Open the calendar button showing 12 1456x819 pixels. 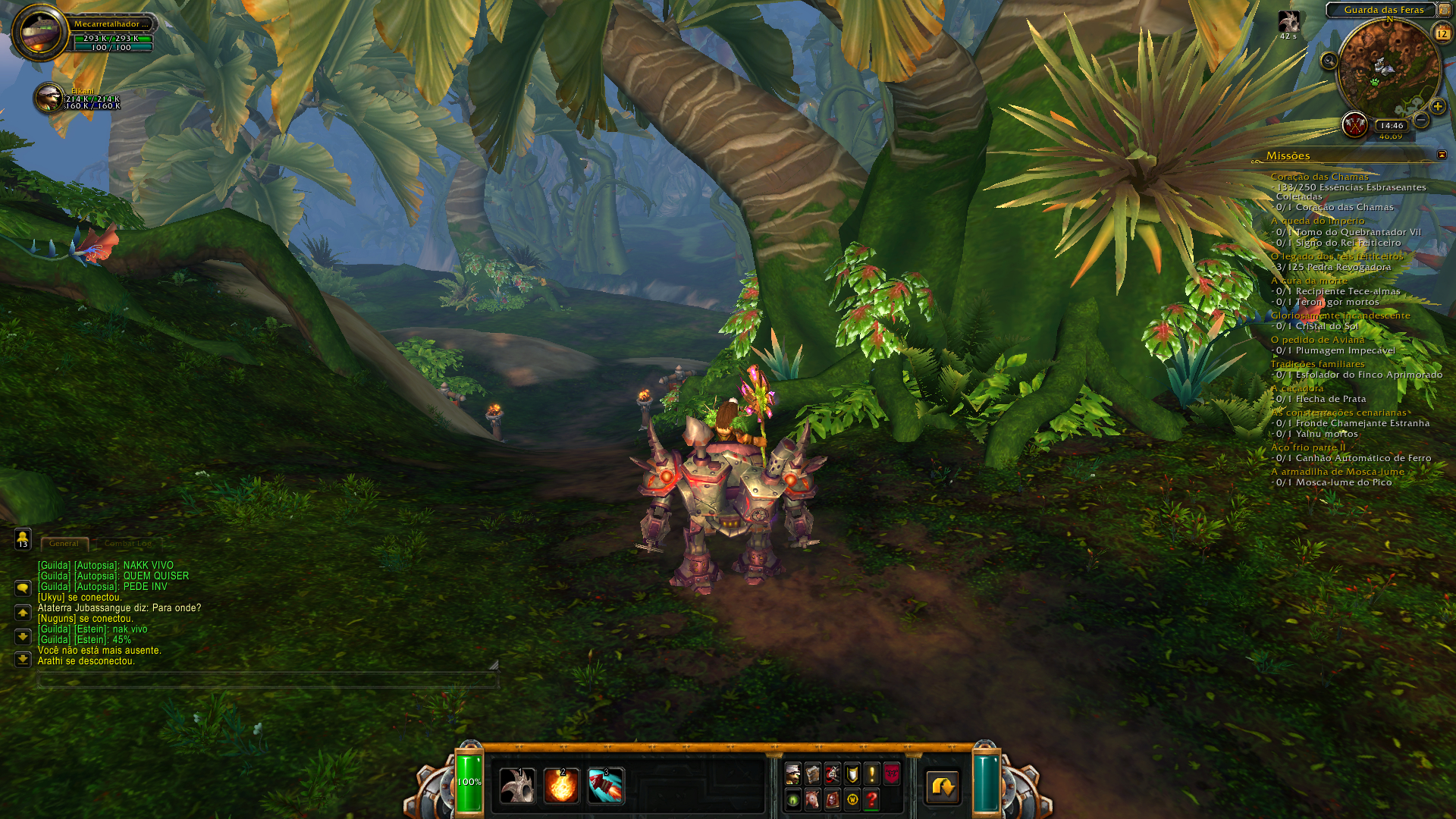pos(1442,33)
